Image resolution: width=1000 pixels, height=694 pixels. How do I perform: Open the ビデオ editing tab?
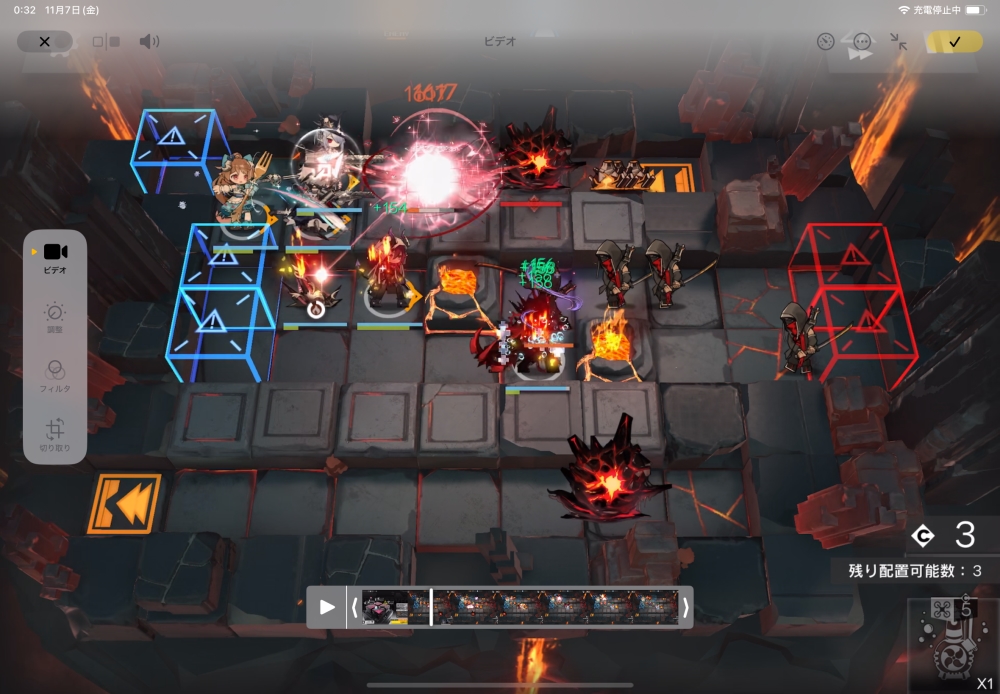(55, 258)
